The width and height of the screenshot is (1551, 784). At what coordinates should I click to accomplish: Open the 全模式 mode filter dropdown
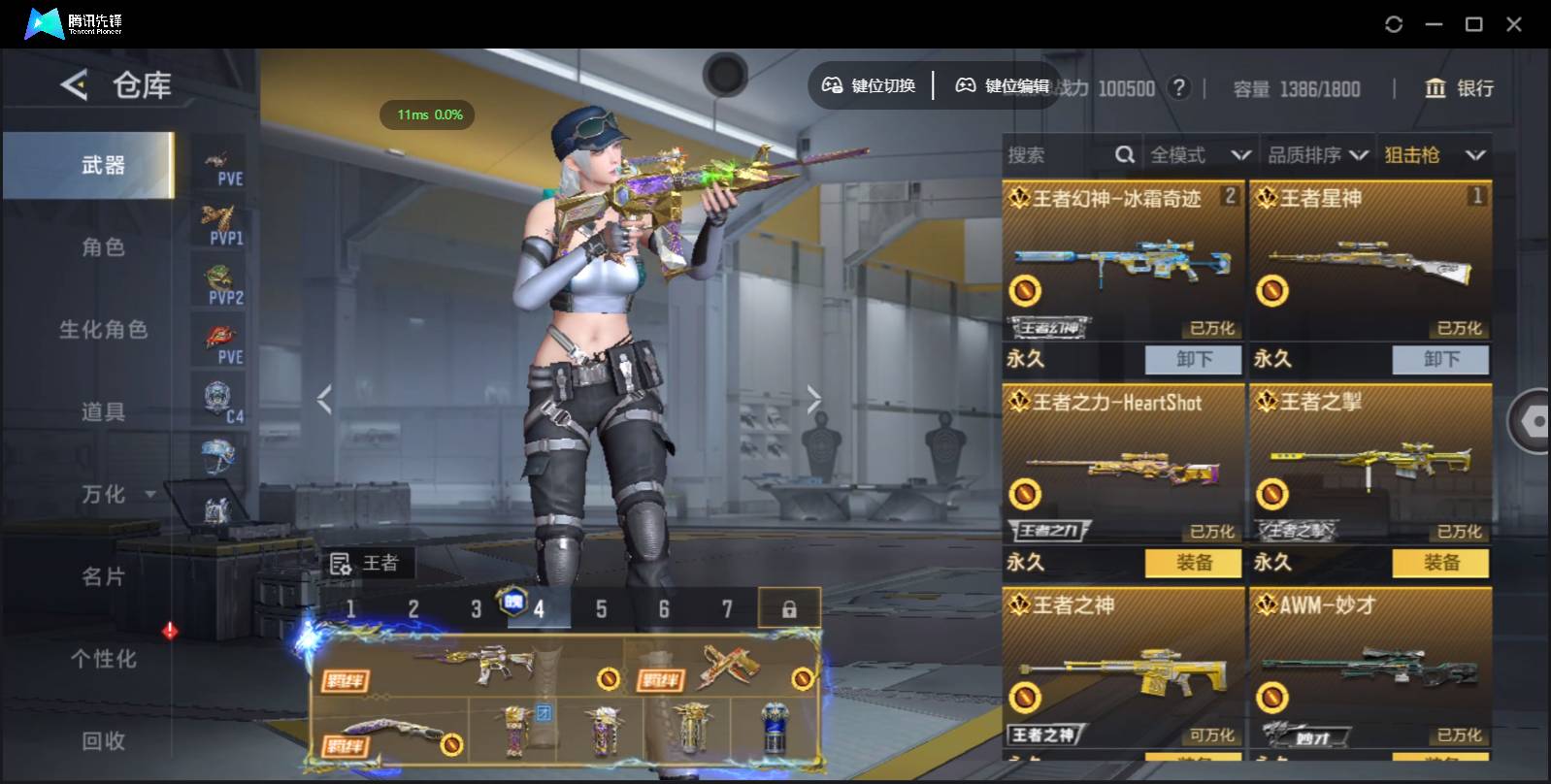point(1200,155)
